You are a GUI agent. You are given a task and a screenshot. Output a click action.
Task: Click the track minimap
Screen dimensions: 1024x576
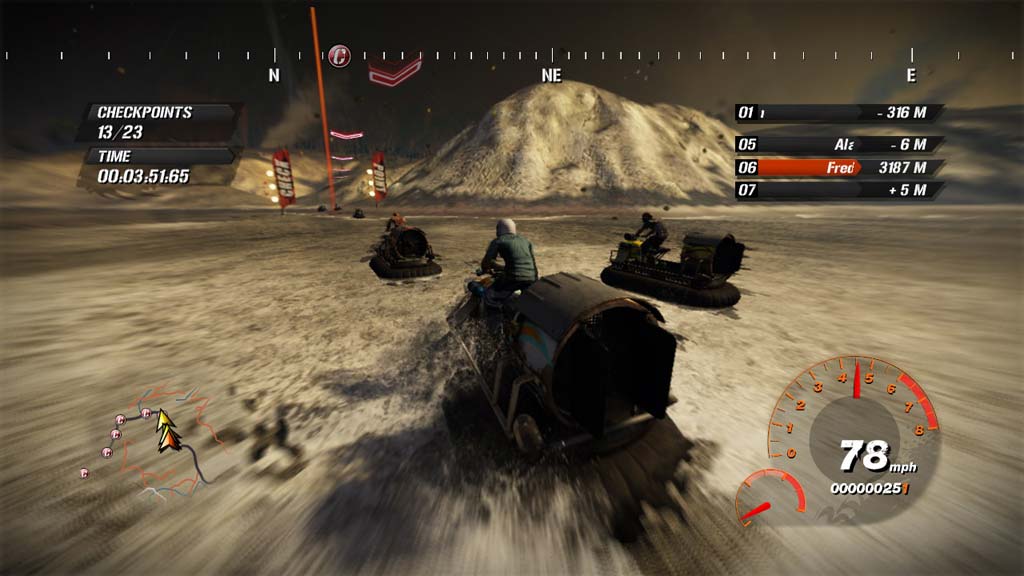[x=150, y=440]
